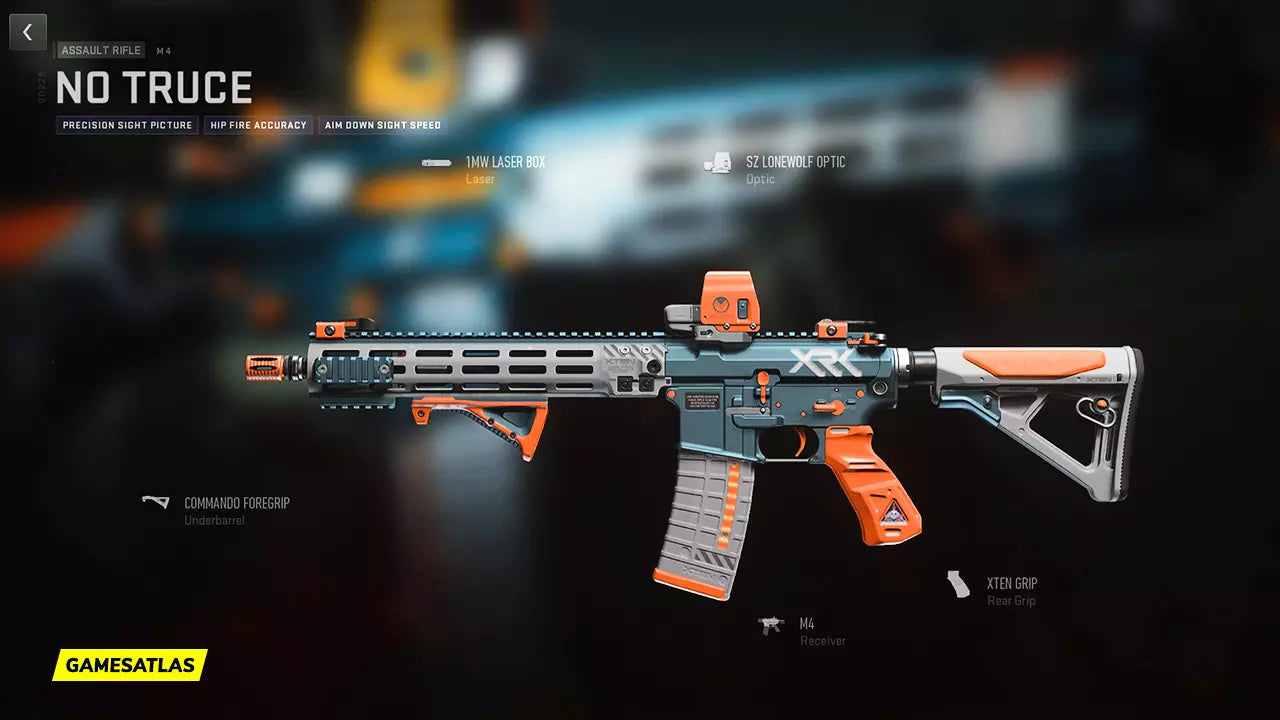1280x720 pixels.
Task: Click the Hip Fire Accuracy tag
Action: click(x=258, y=126)
